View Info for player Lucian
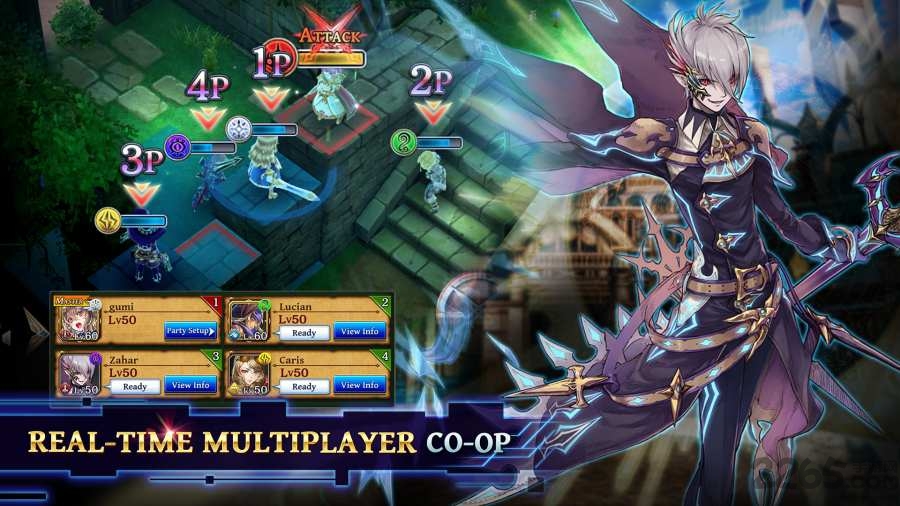 tap(360, 332)
